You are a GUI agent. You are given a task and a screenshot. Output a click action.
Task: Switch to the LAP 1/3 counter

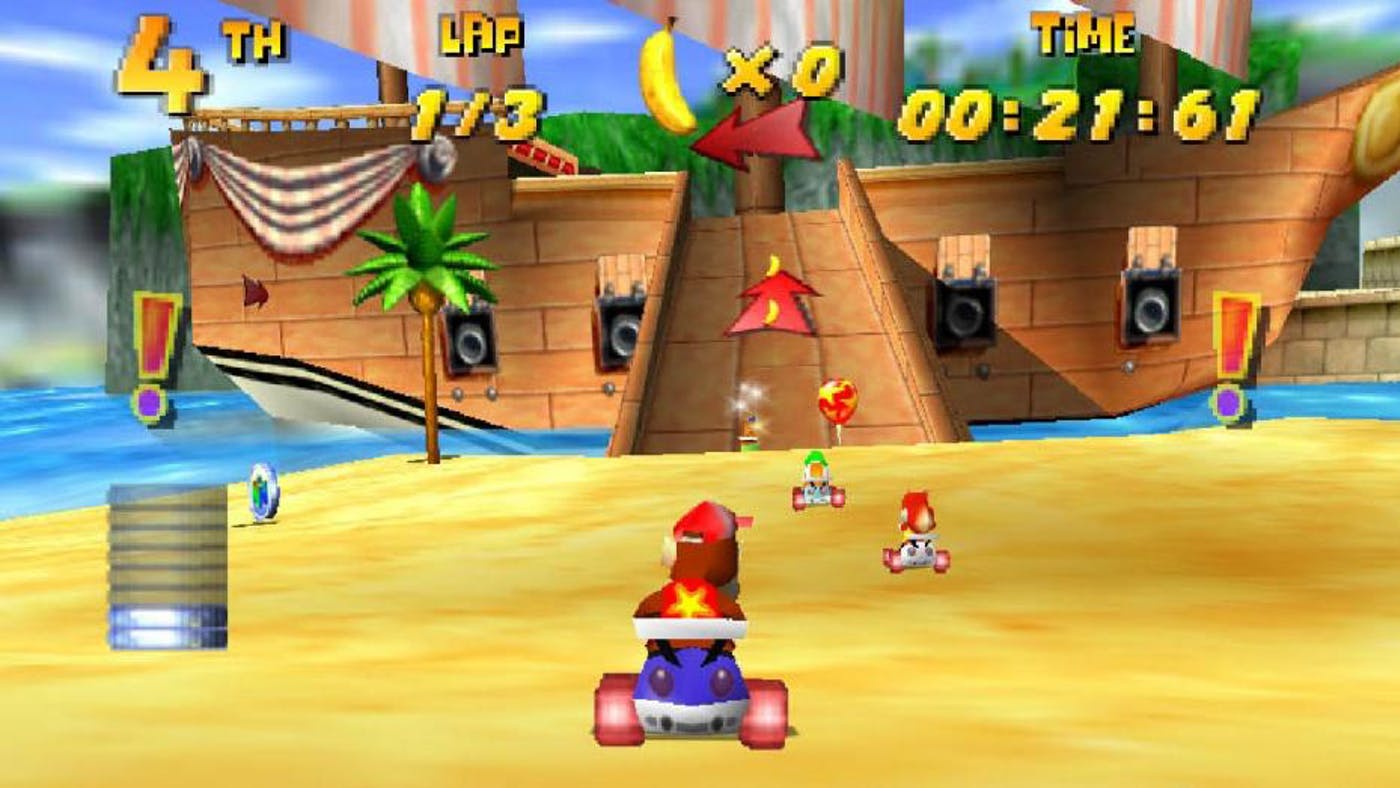pos(480,75)
